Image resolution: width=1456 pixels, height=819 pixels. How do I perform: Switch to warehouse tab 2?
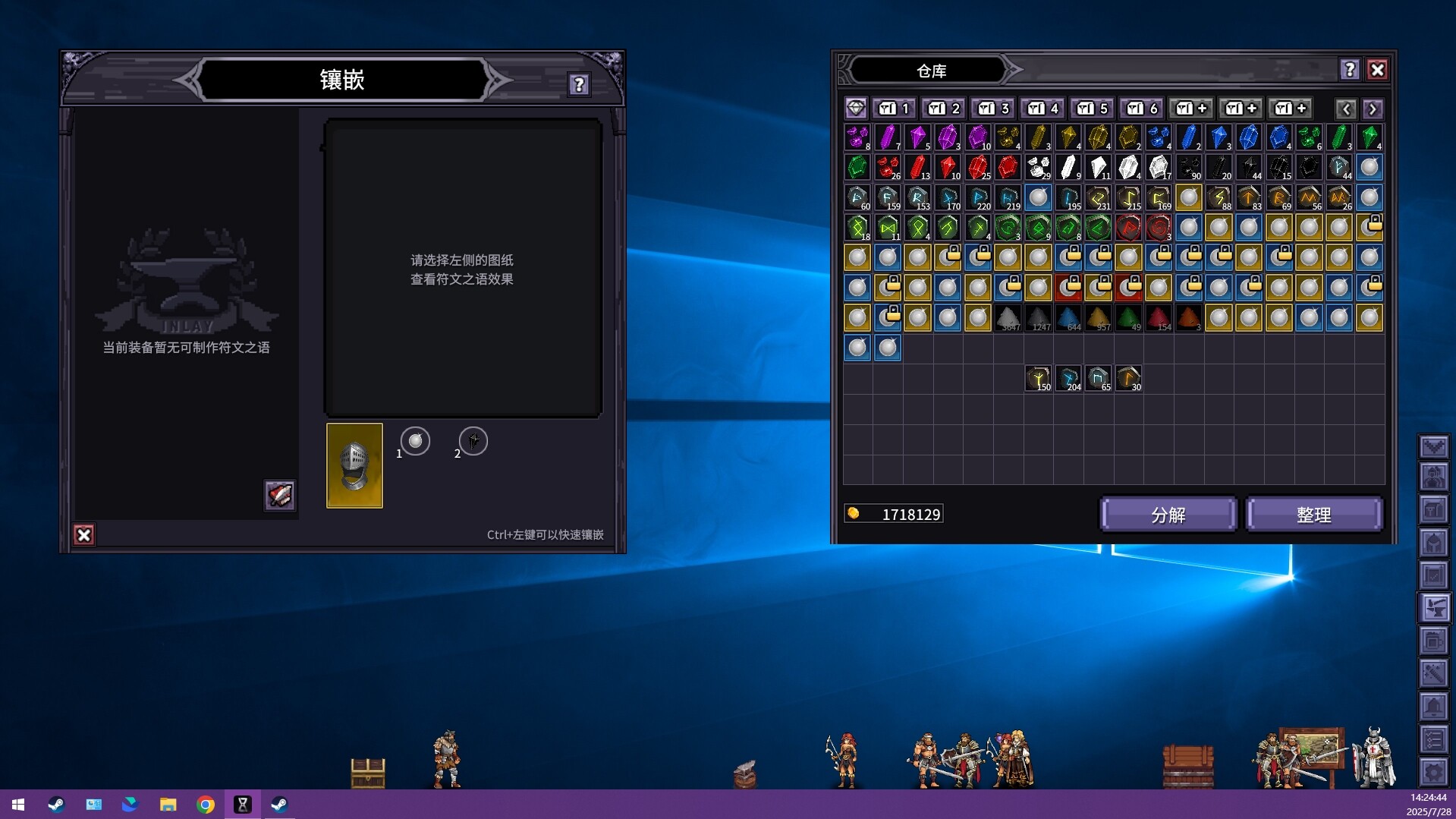943,108
